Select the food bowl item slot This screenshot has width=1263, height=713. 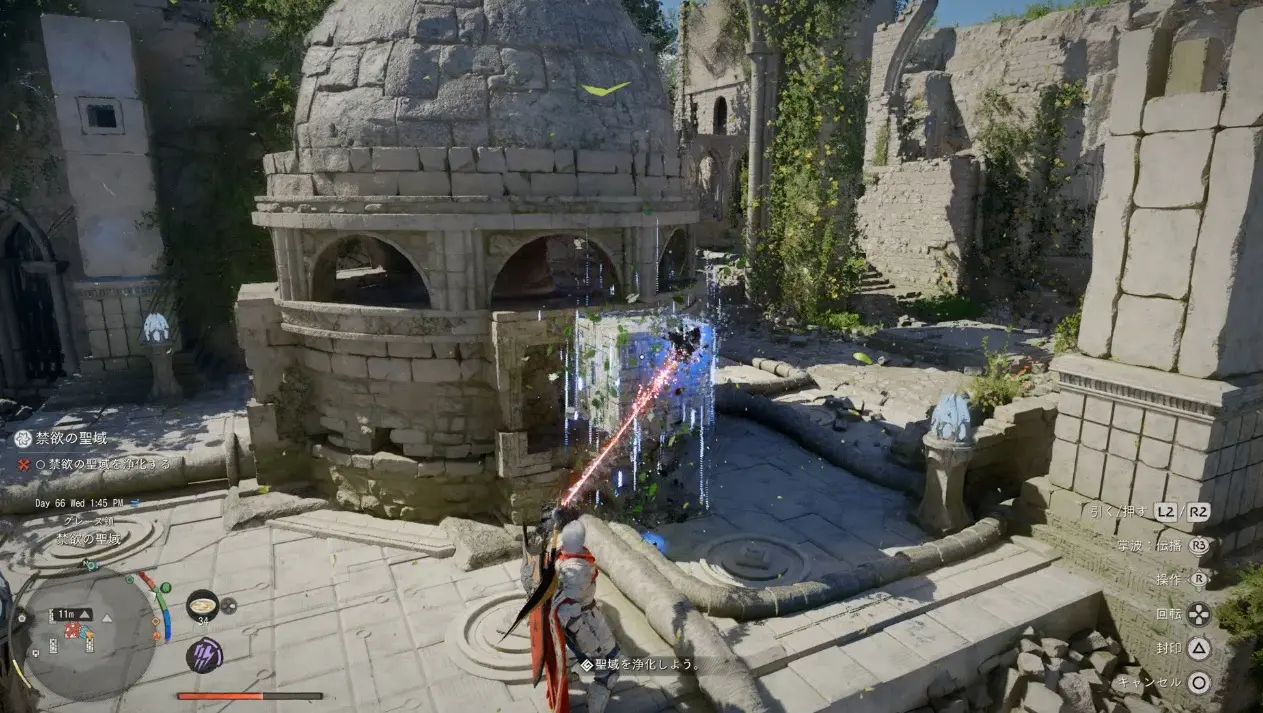[202, 604]
